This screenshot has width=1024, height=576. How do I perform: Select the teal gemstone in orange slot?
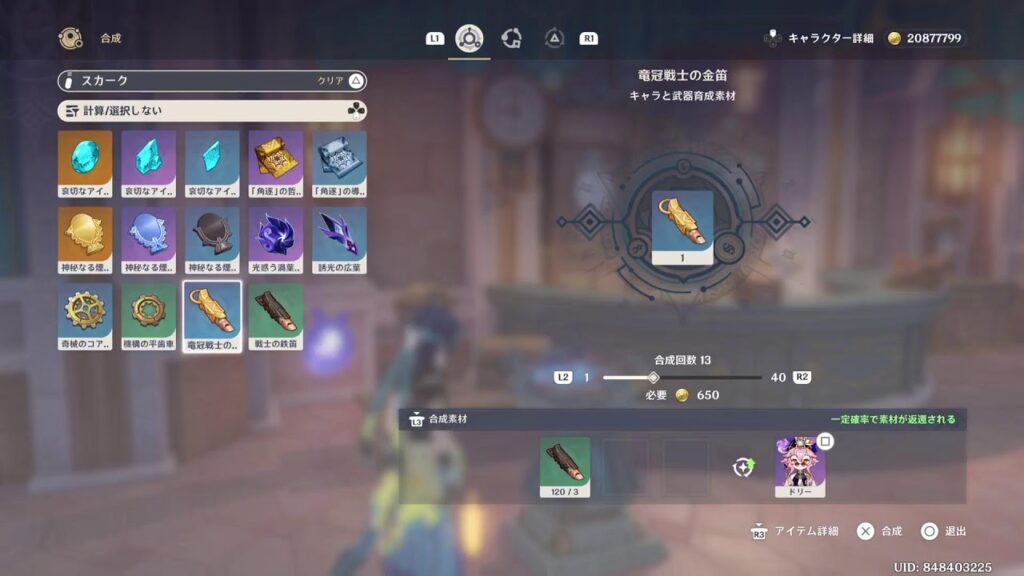click(85, 160)
